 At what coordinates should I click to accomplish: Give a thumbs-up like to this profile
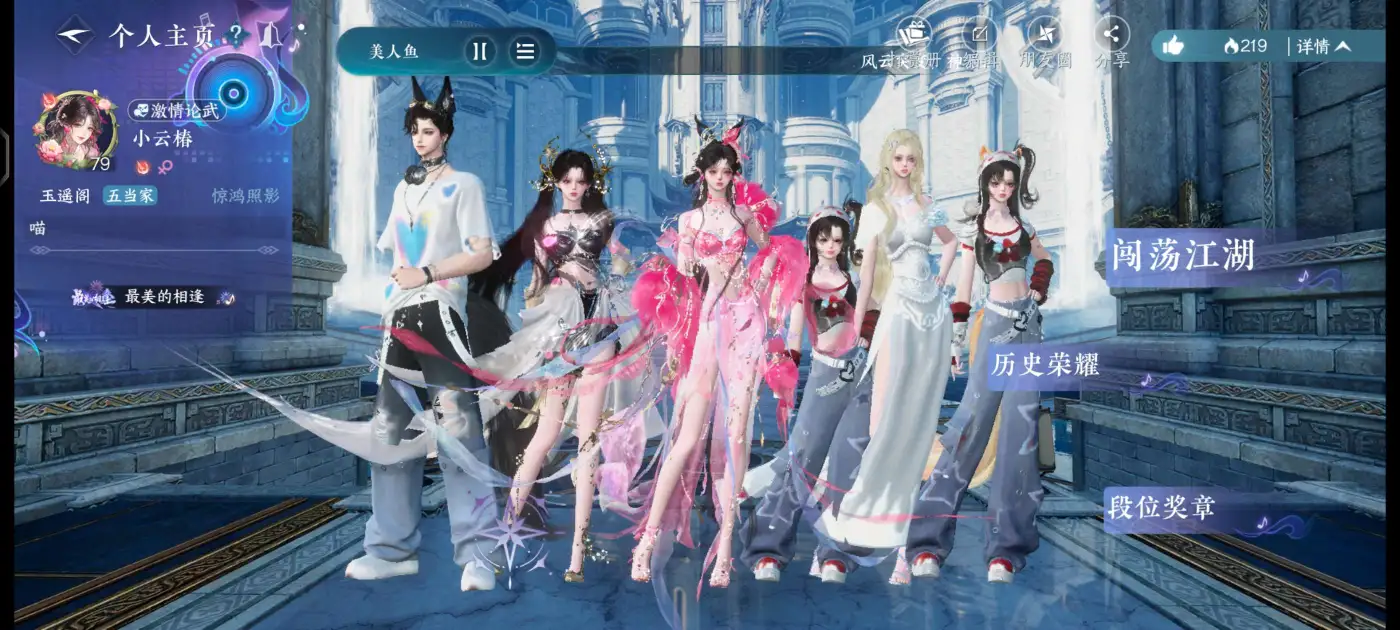pyautogui.click(x=1174, y=46)
